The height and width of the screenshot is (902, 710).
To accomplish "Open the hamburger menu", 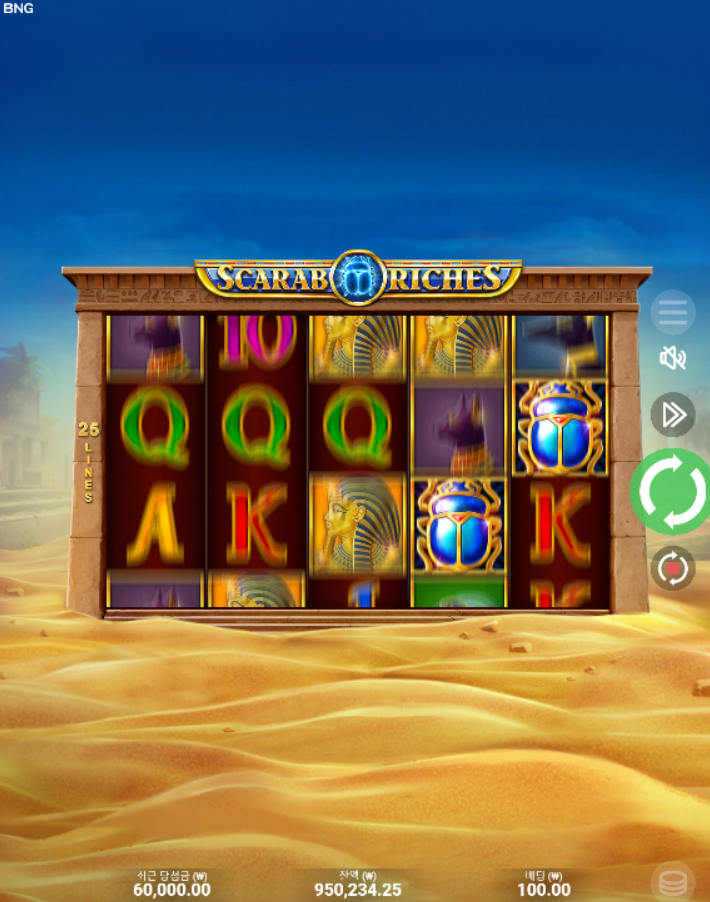I will click(x=673, y=313).
